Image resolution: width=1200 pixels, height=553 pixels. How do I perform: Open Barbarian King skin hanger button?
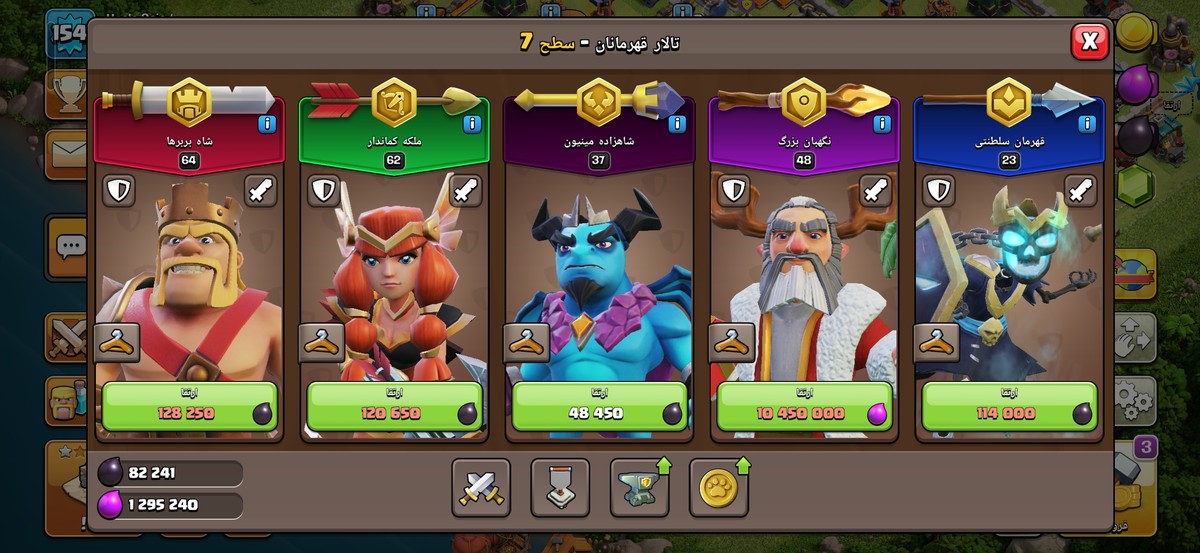(x=117, y=342)
